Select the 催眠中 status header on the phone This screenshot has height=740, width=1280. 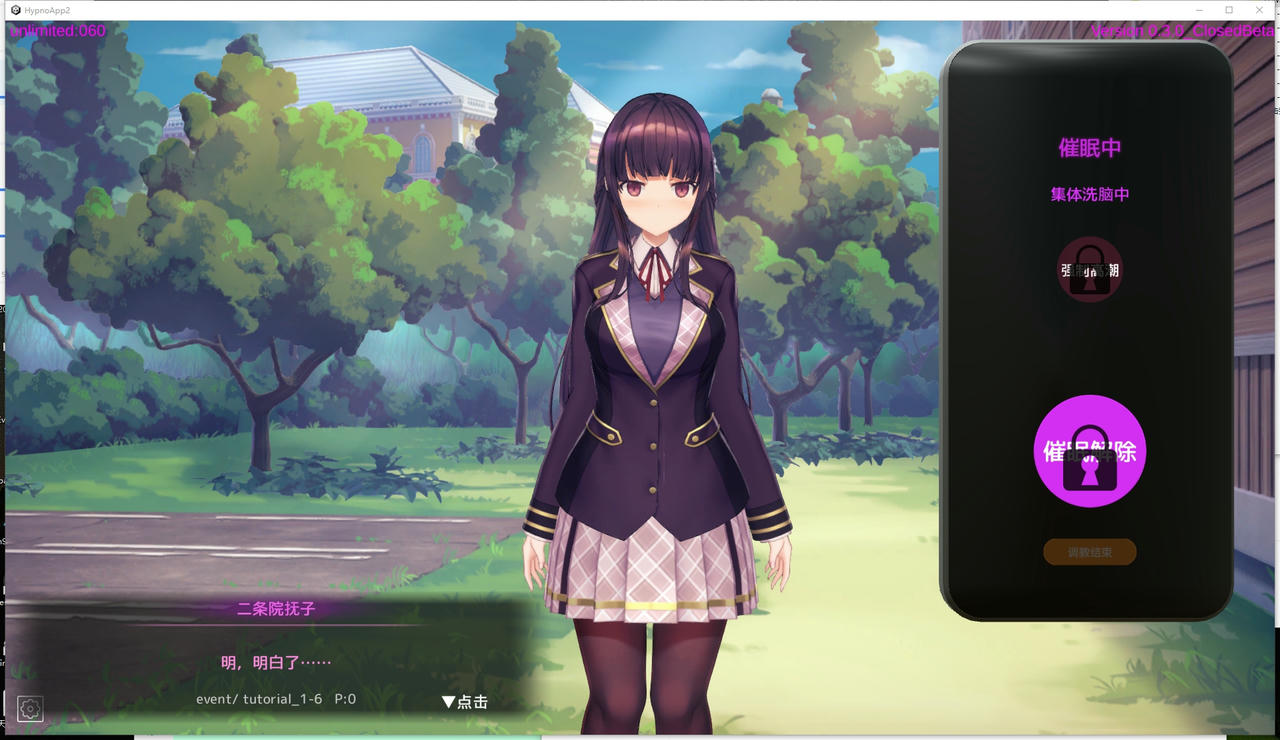1089,147
